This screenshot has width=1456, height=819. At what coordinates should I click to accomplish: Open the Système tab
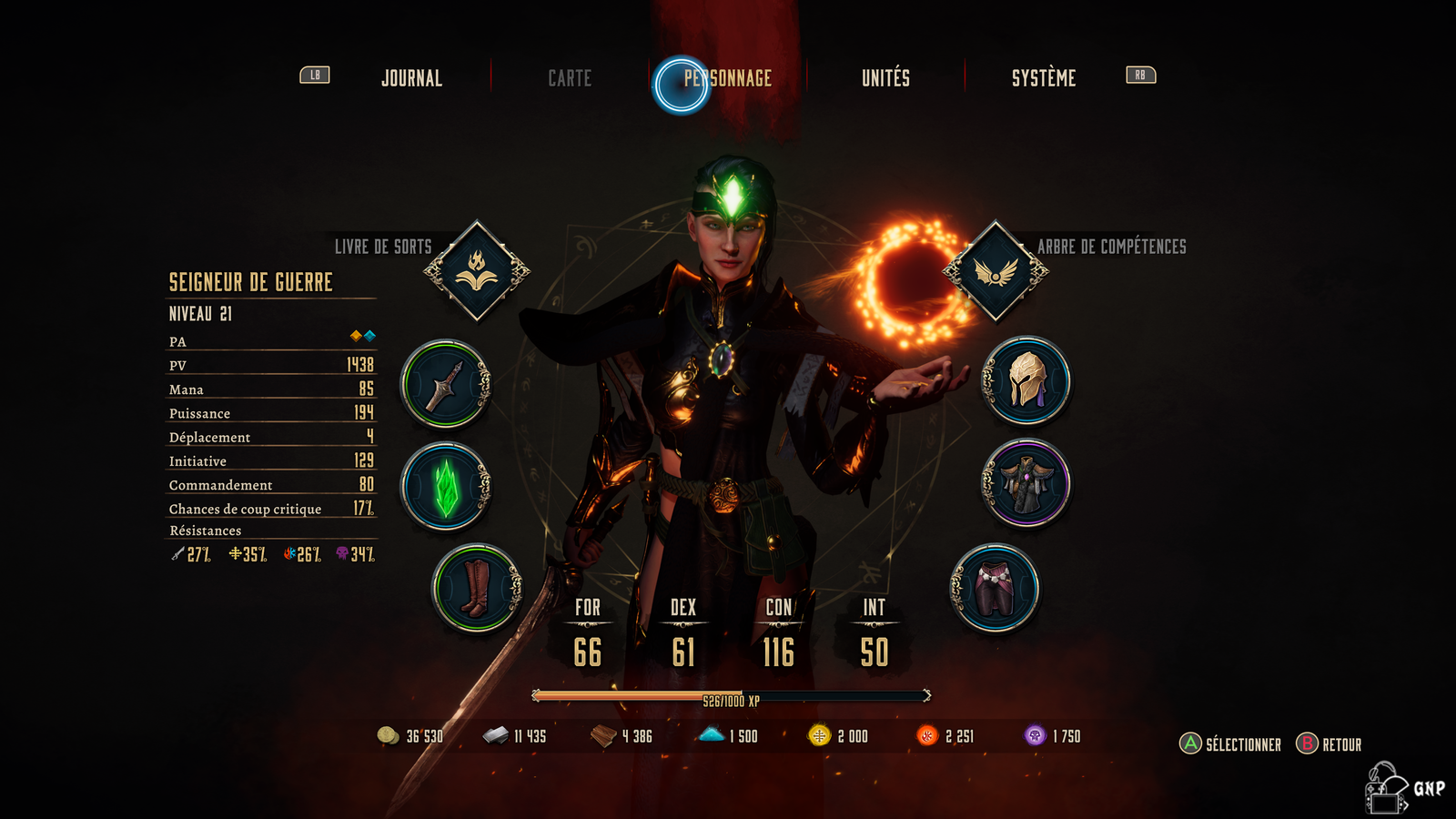(1043, 78)
